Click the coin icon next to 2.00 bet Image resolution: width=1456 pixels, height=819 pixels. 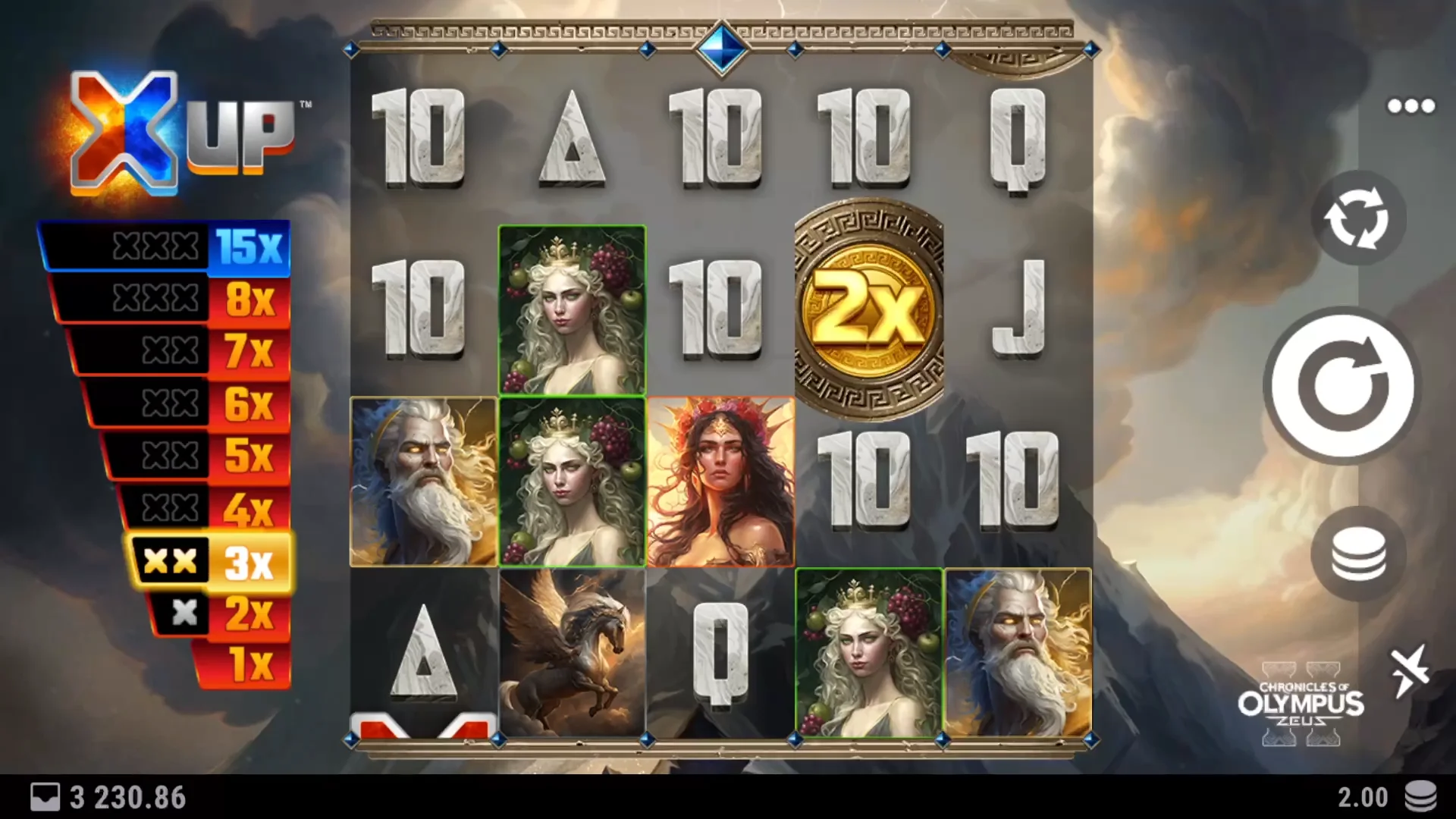[1421, 797]
